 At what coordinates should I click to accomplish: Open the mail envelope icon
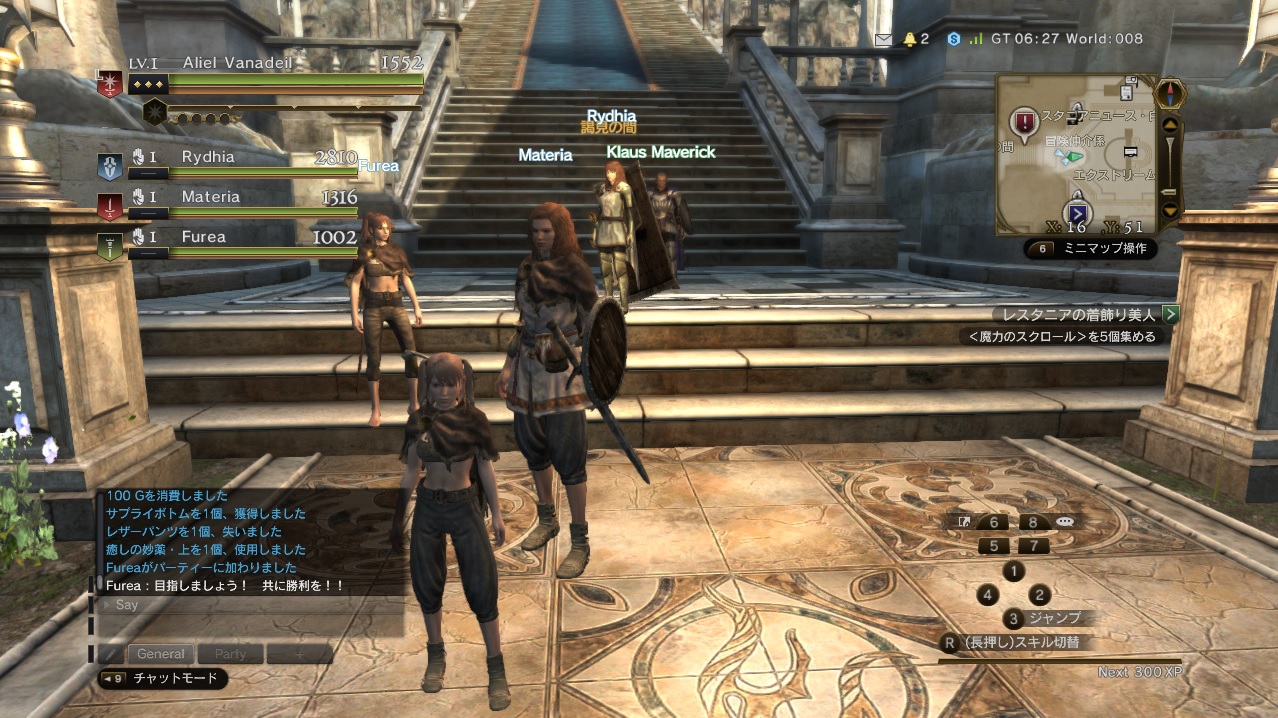(x=883, y=39)
